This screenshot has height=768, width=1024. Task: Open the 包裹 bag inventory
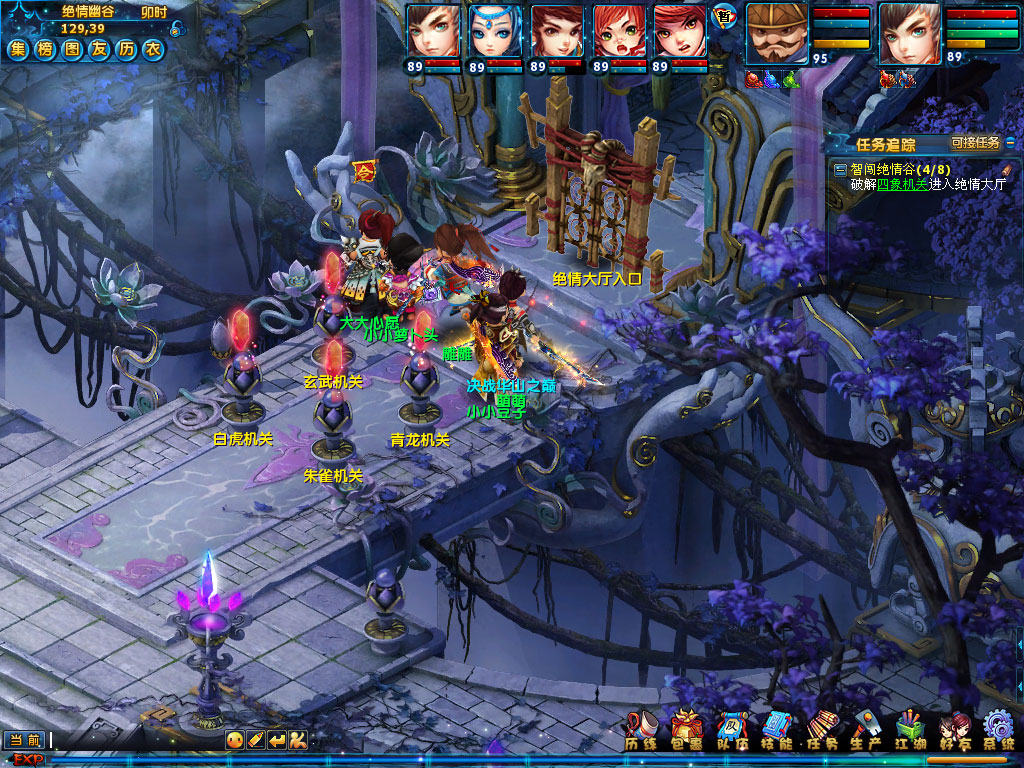point(686,729)
